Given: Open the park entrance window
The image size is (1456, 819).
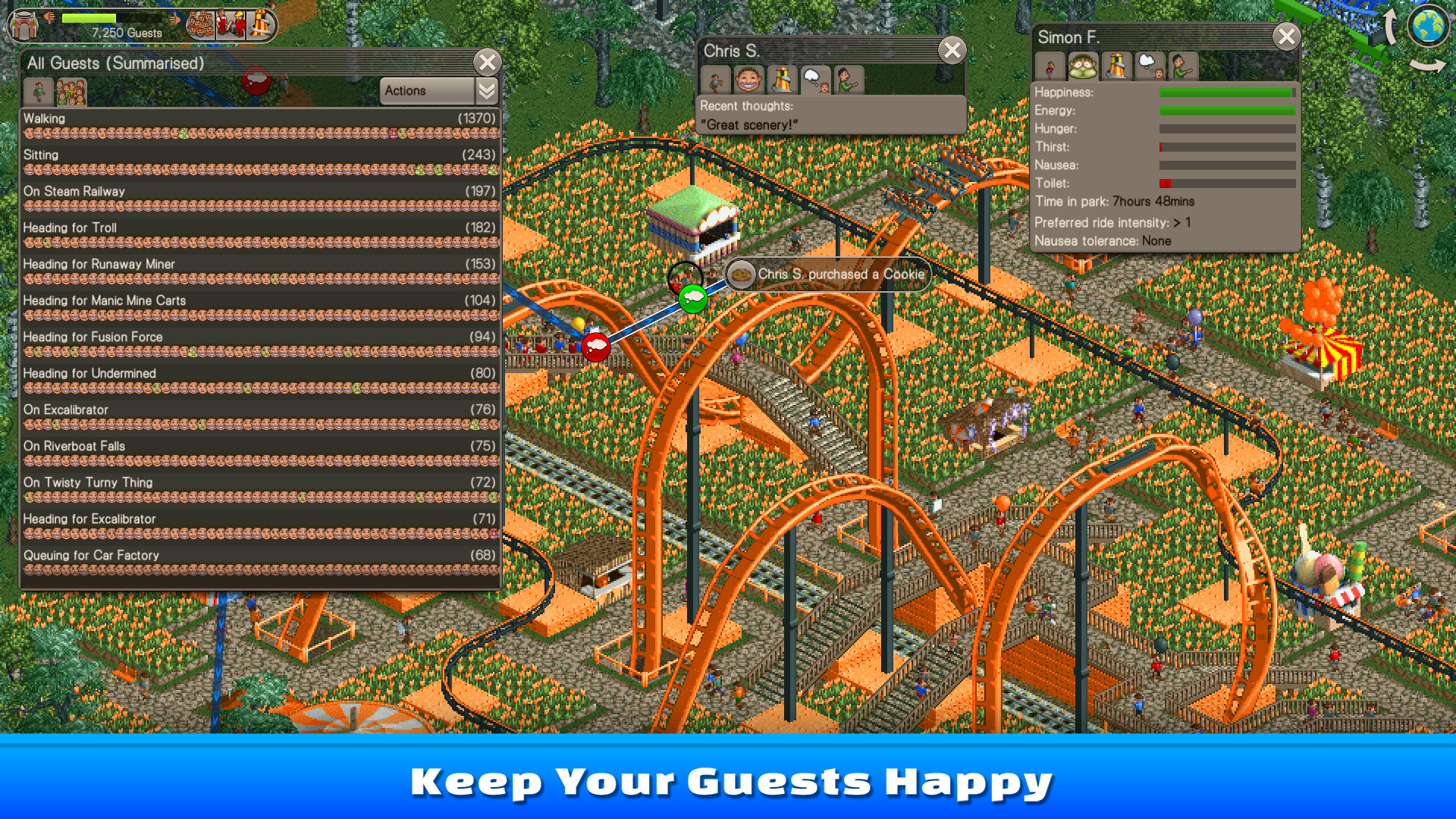Looking at the screenshot, I should [23, 24].
